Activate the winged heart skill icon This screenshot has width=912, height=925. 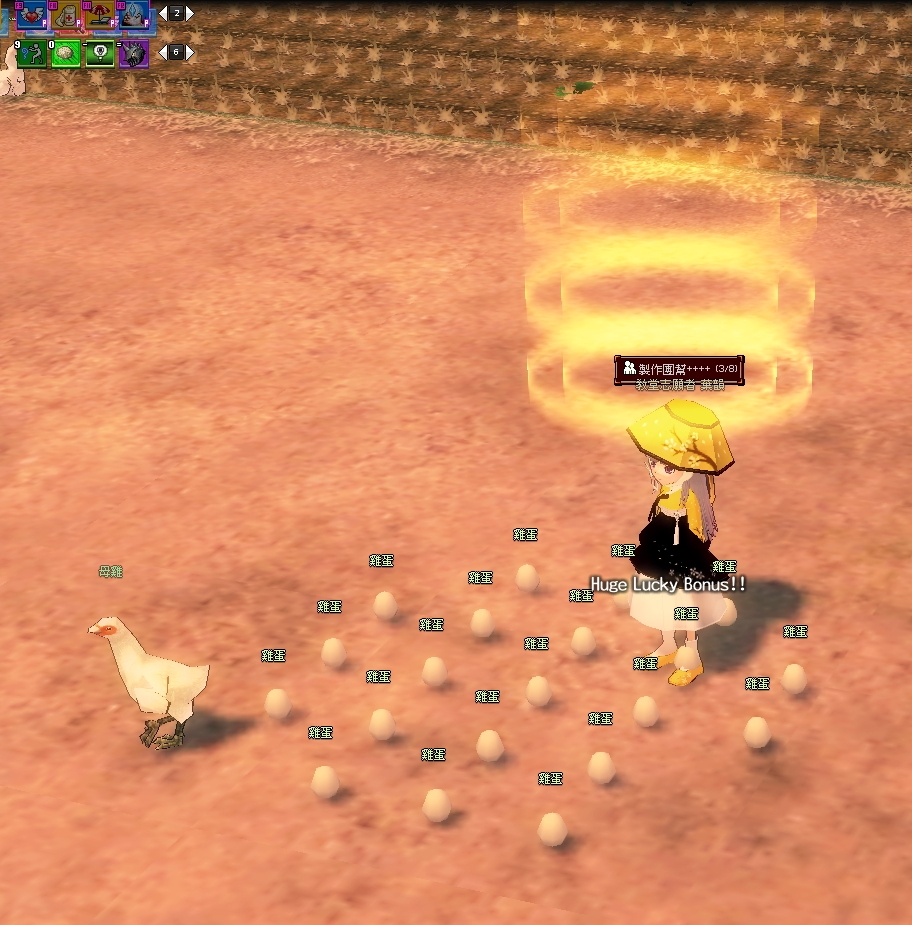(32, 15)
